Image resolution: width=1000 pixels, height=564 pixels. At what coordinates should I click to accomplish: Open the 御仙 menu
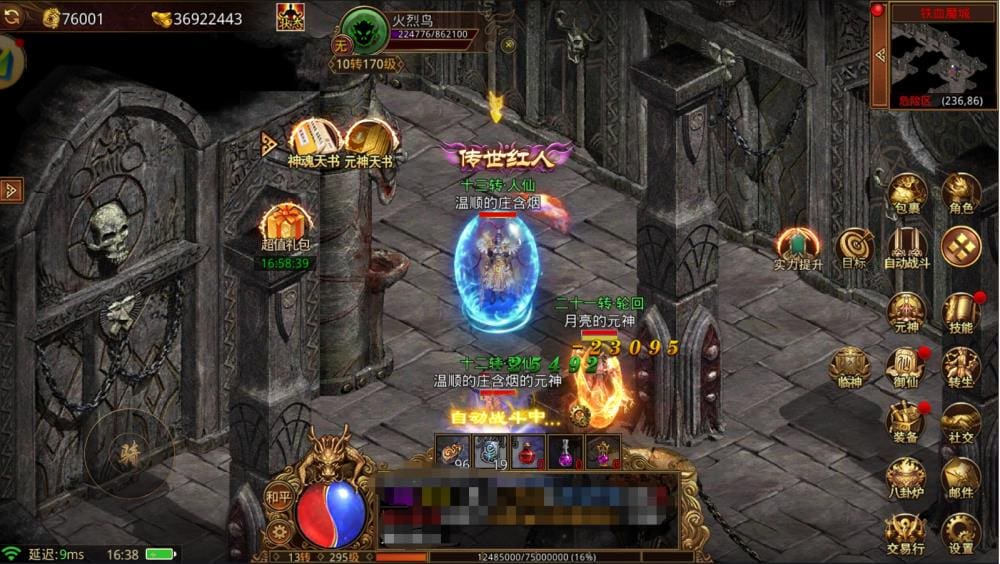click(905, 366)
